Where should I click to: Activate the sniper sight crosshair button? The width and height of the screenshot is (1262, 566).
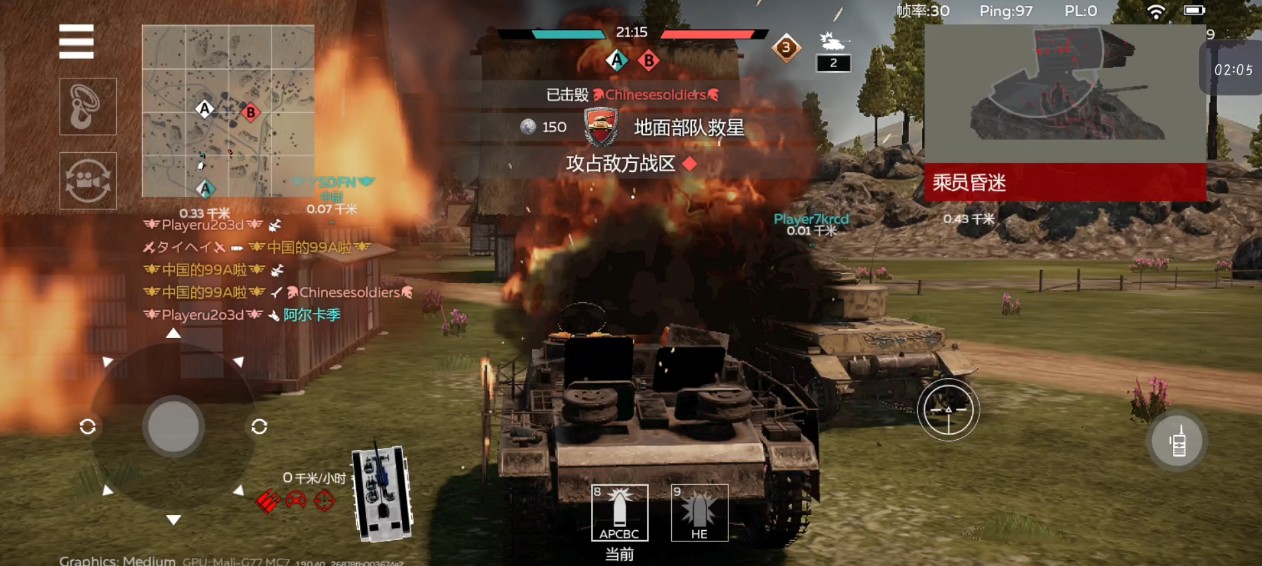click(948, 409)
